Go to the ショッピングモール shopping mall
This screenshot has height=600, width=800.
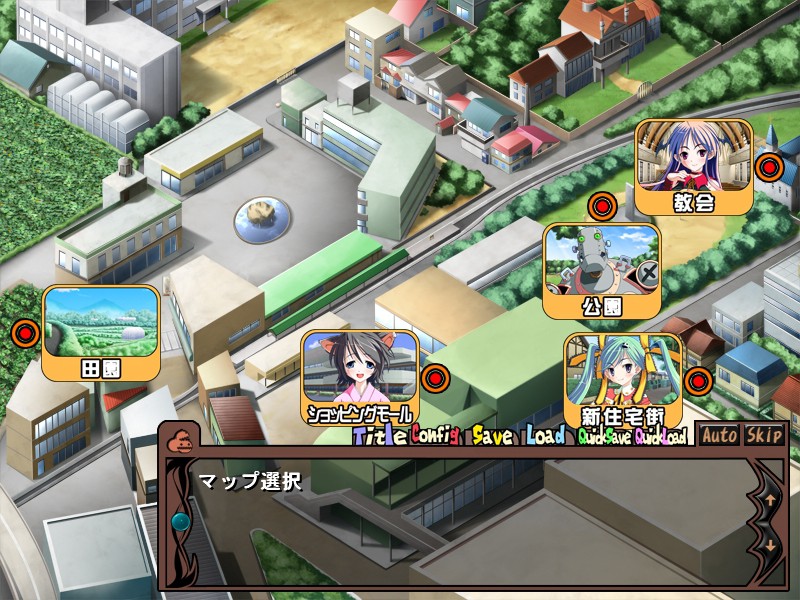pyautogui.click(x=360, y=377)
